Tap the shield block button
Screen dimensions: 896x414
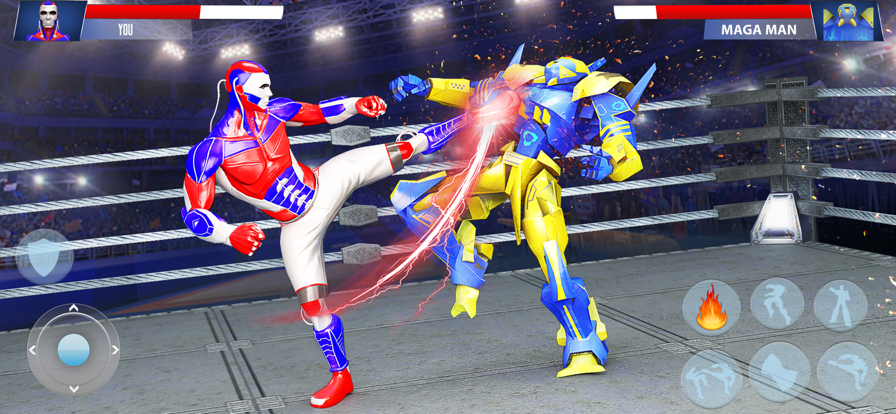(44, 256)
